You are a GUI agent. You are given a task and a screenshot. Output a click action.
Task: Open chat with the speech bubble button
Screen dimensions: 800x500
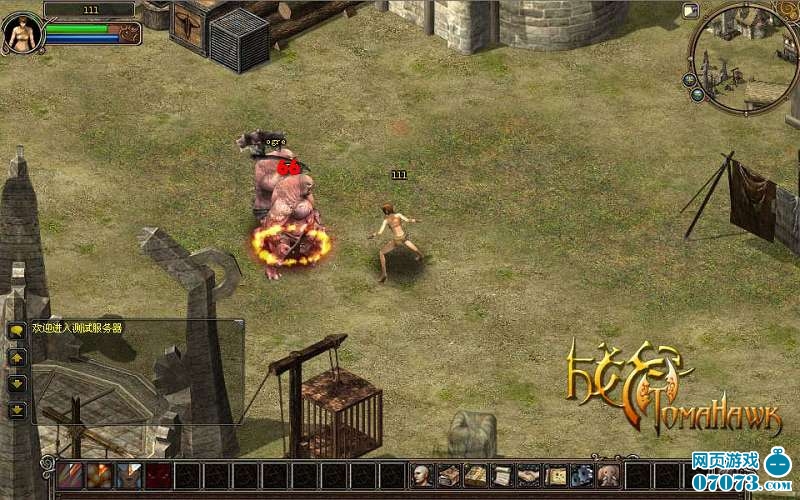[x=17, y=330]
